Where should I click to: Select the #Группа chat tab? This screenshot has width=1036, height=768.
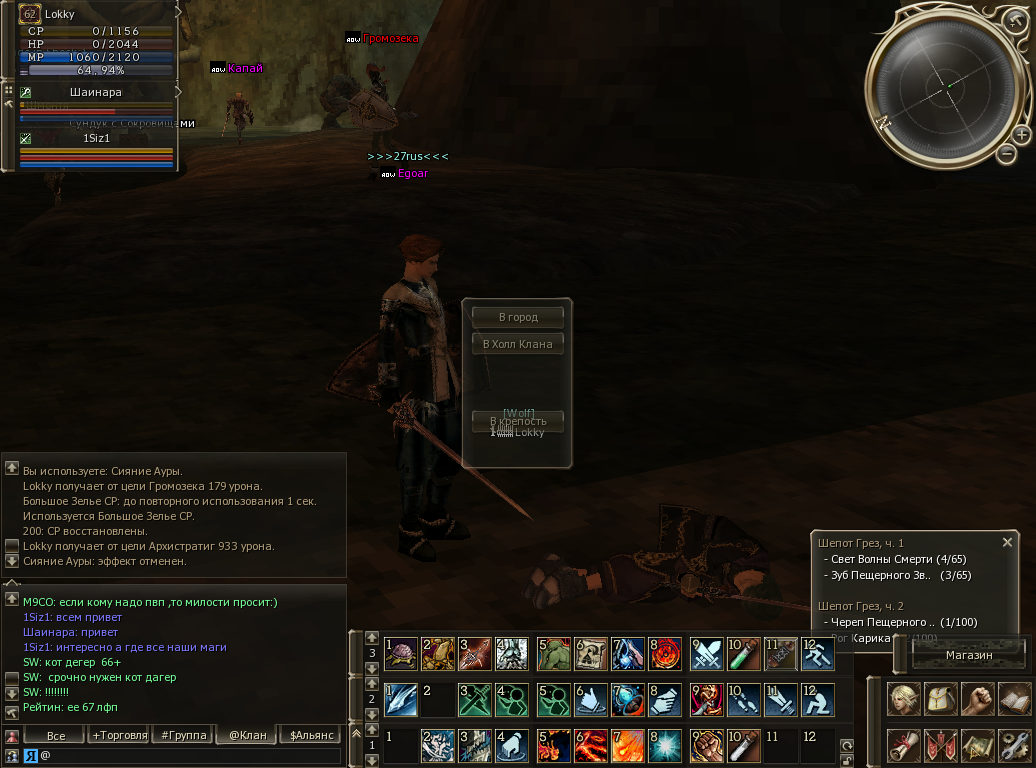pyautogui.click(x=184, y=736)
